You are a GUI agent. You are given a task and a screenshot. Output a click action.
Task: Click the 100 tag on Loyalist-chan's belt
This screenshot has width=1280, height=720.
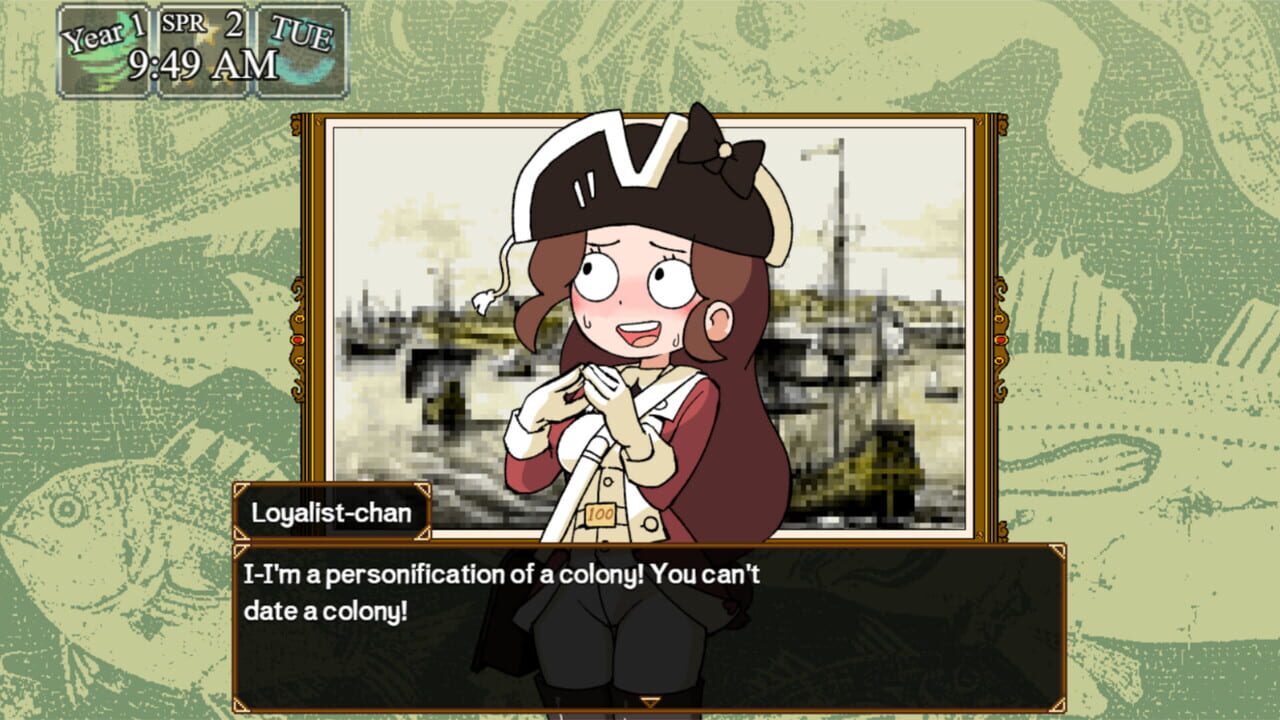[x=599, y=514]
